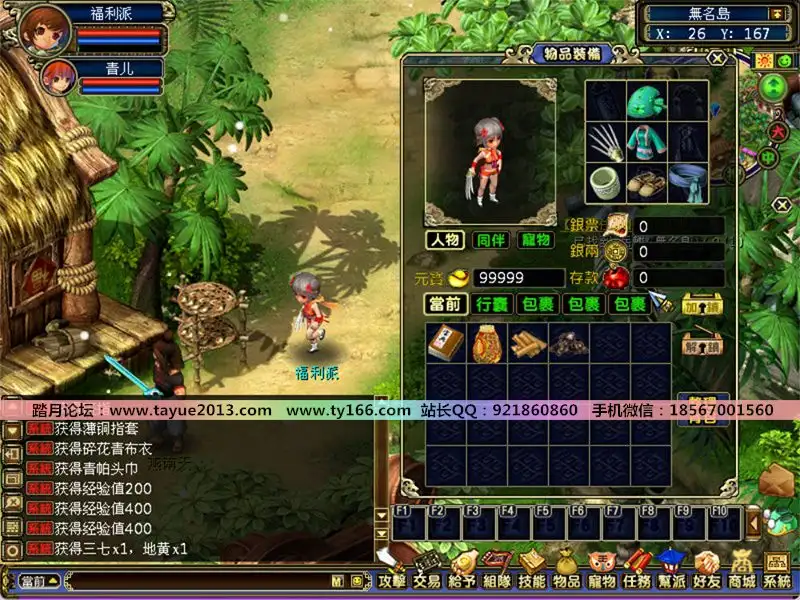Select the copper claw weapon slot
This screenshot has width=800, height=600.
point(606,142)
